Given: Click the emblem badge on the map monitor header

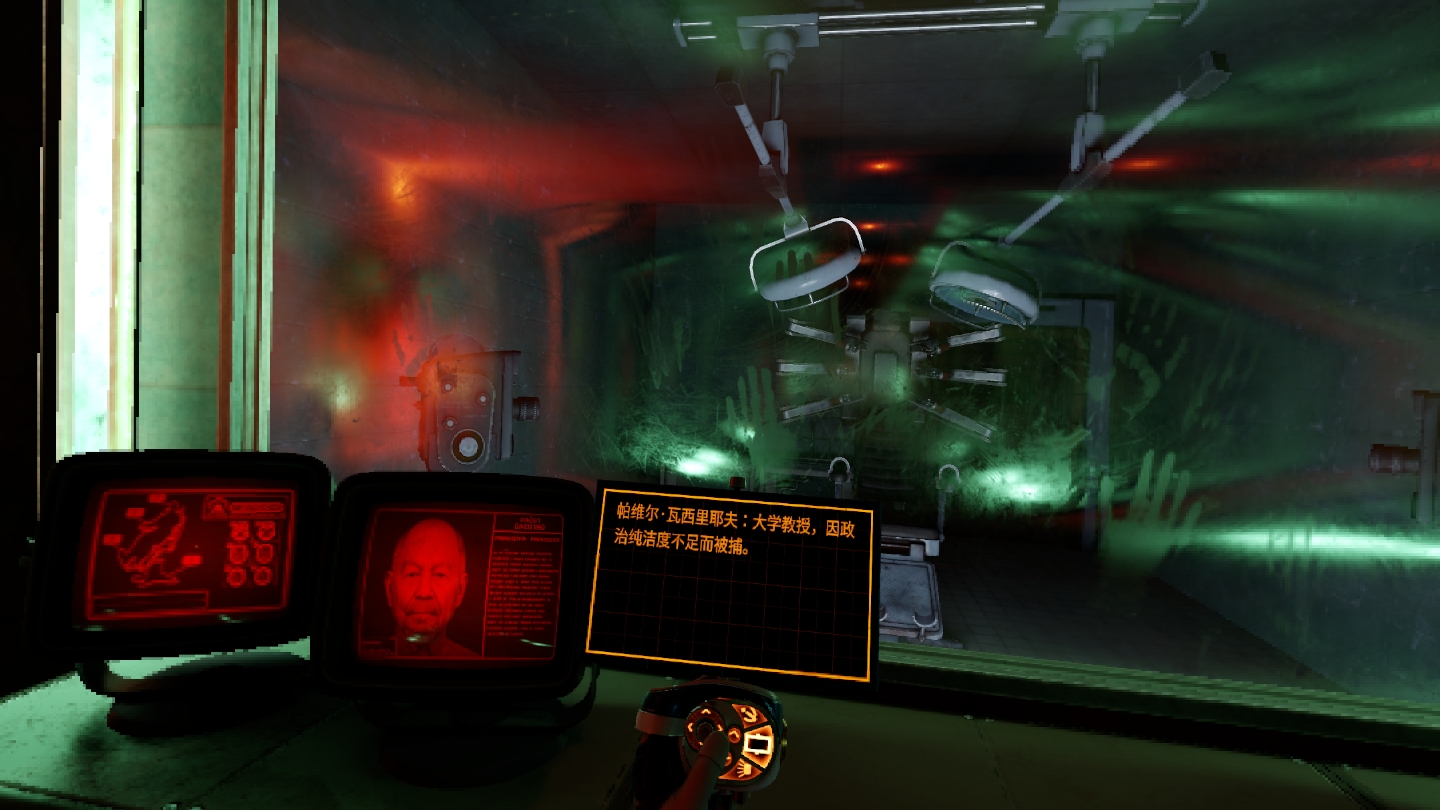Looking at the screenshot, I should coord(218,507).
